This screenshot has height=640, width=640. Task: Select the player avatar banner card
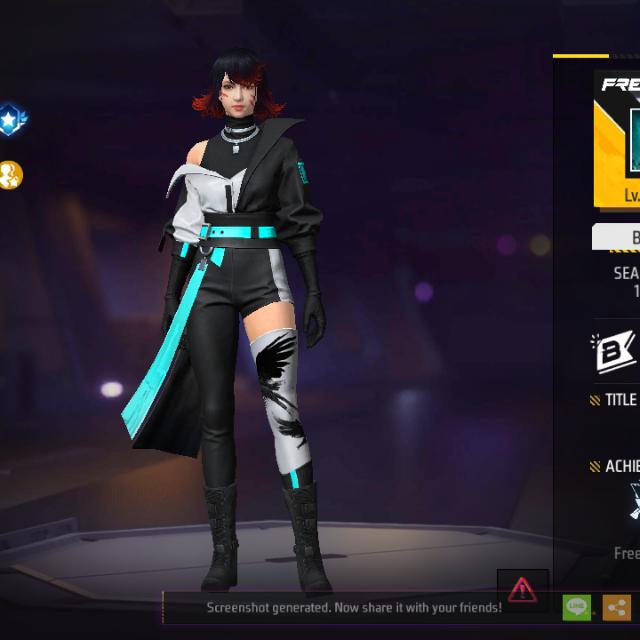[x=618, y=139]
